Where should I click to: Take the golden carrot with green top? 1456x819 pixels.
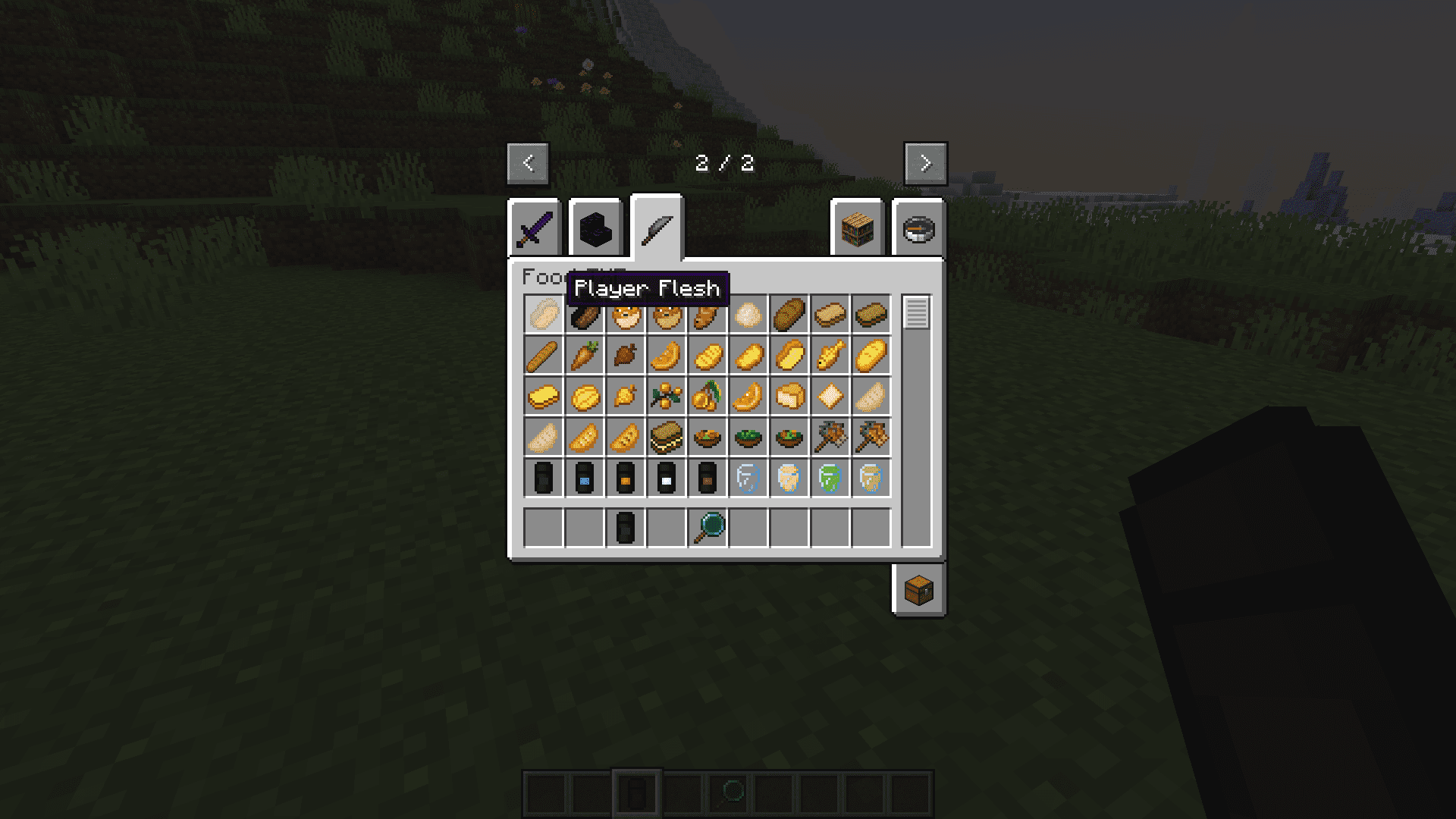[x=585, y=356]
